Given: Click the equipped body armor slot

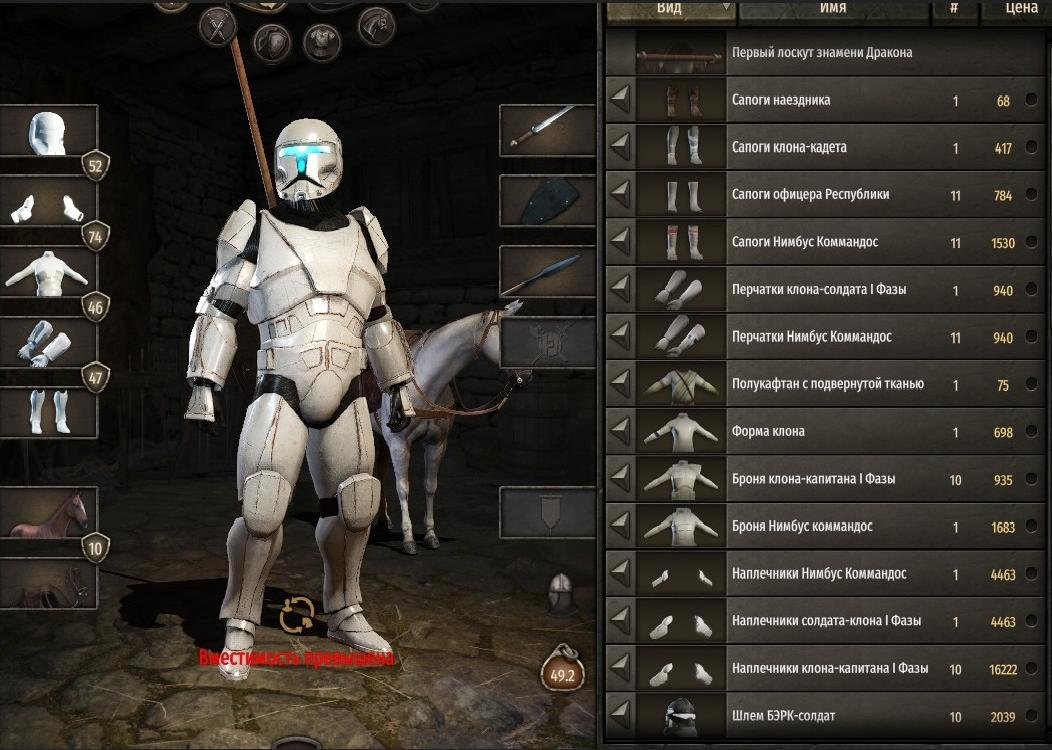Looking at the screenshot, I should (49, 272).
